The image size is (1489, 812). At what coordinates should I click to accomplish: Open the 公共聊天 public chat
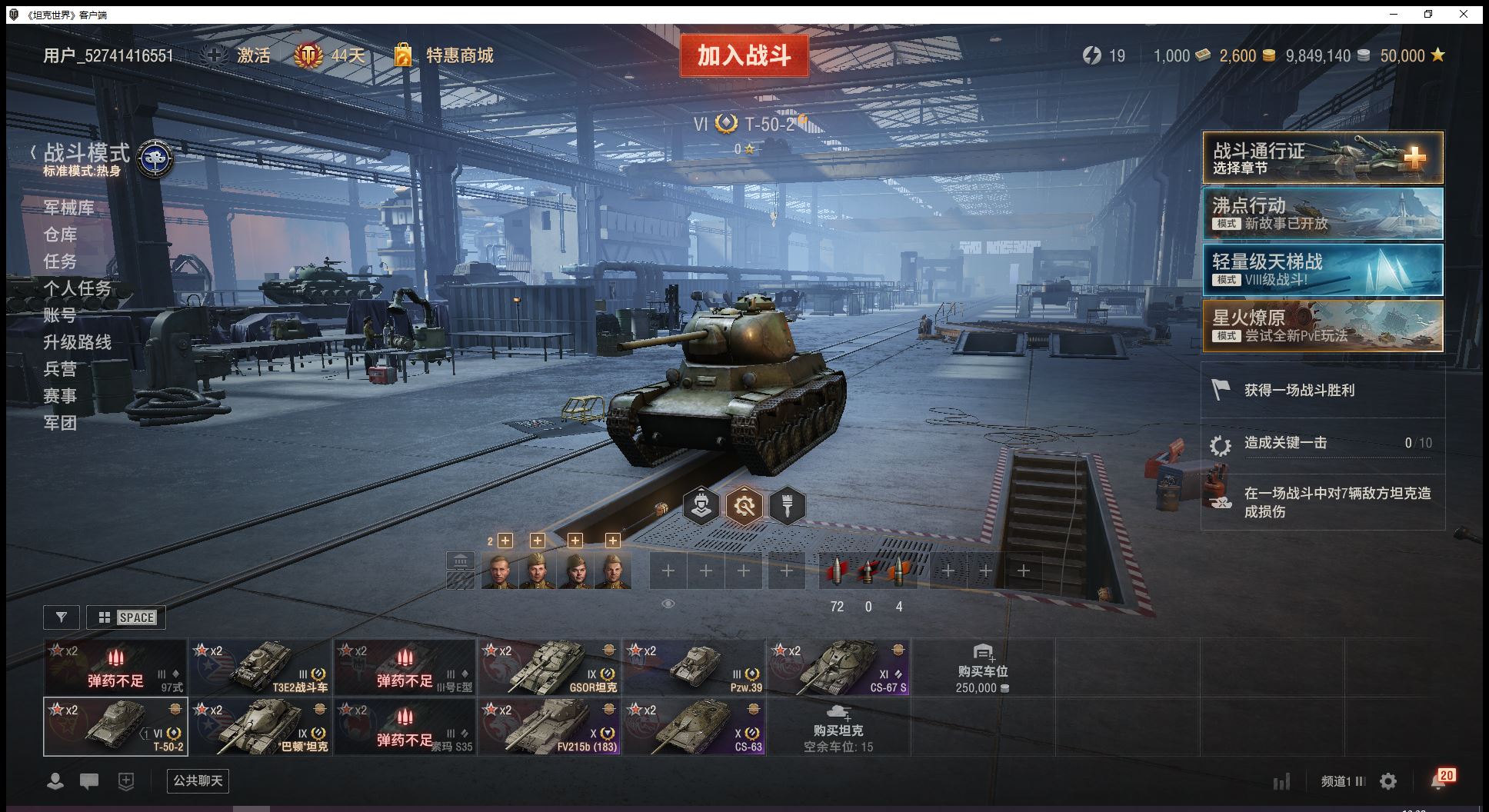coord(198,780)
